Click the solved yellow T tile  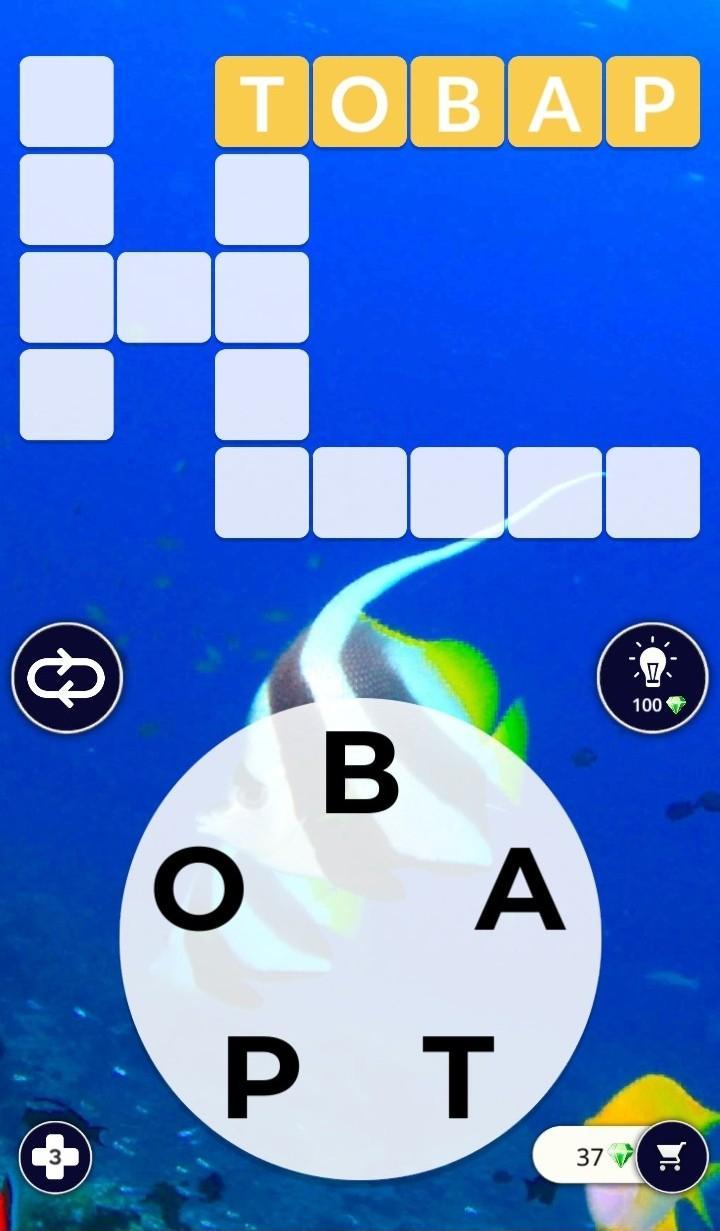(262, 102)
